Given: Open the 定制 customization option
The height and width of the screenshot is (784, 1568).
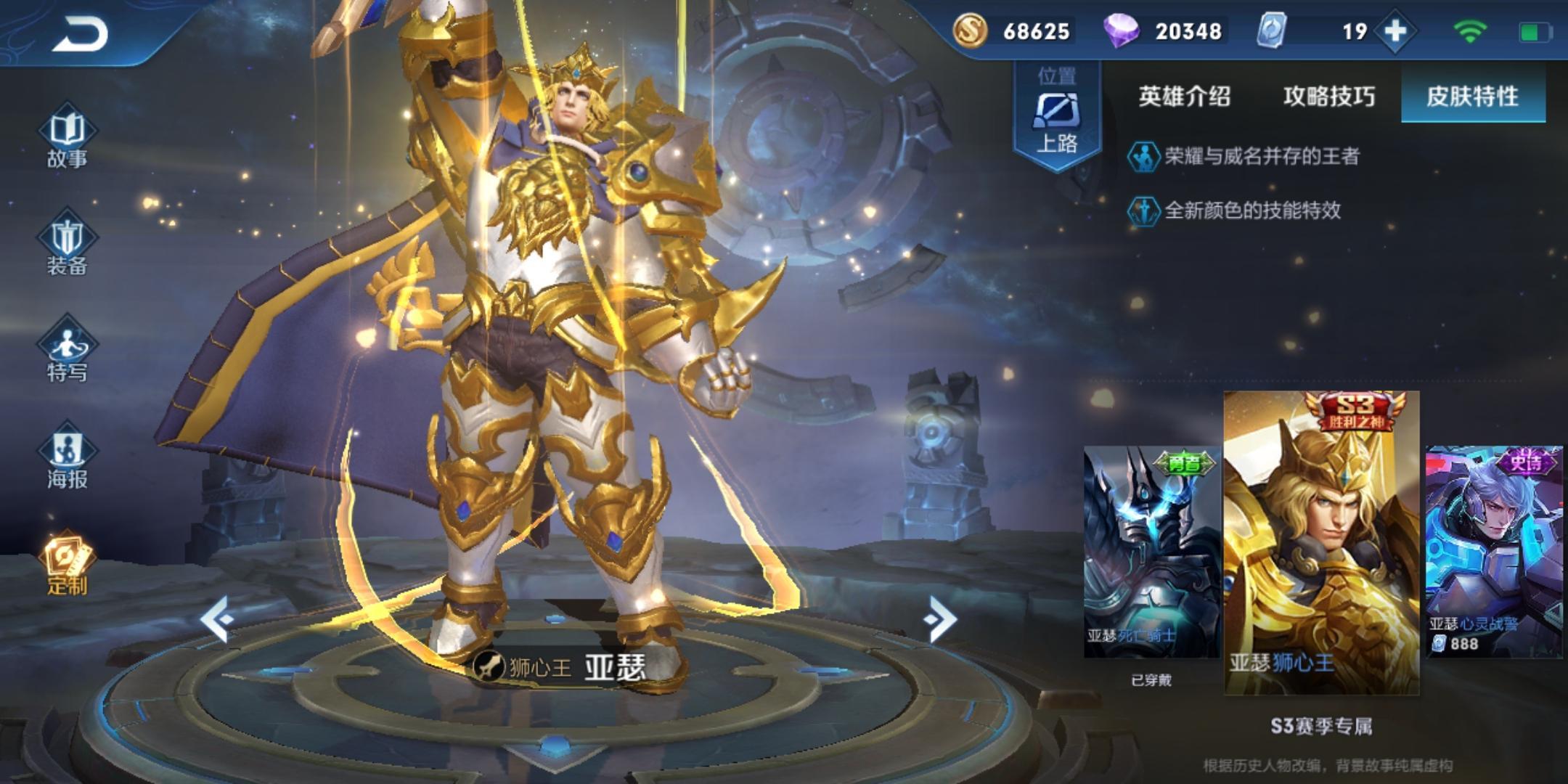Looking at the screenshot, I should pyautogui.click(x=67, y=565).
